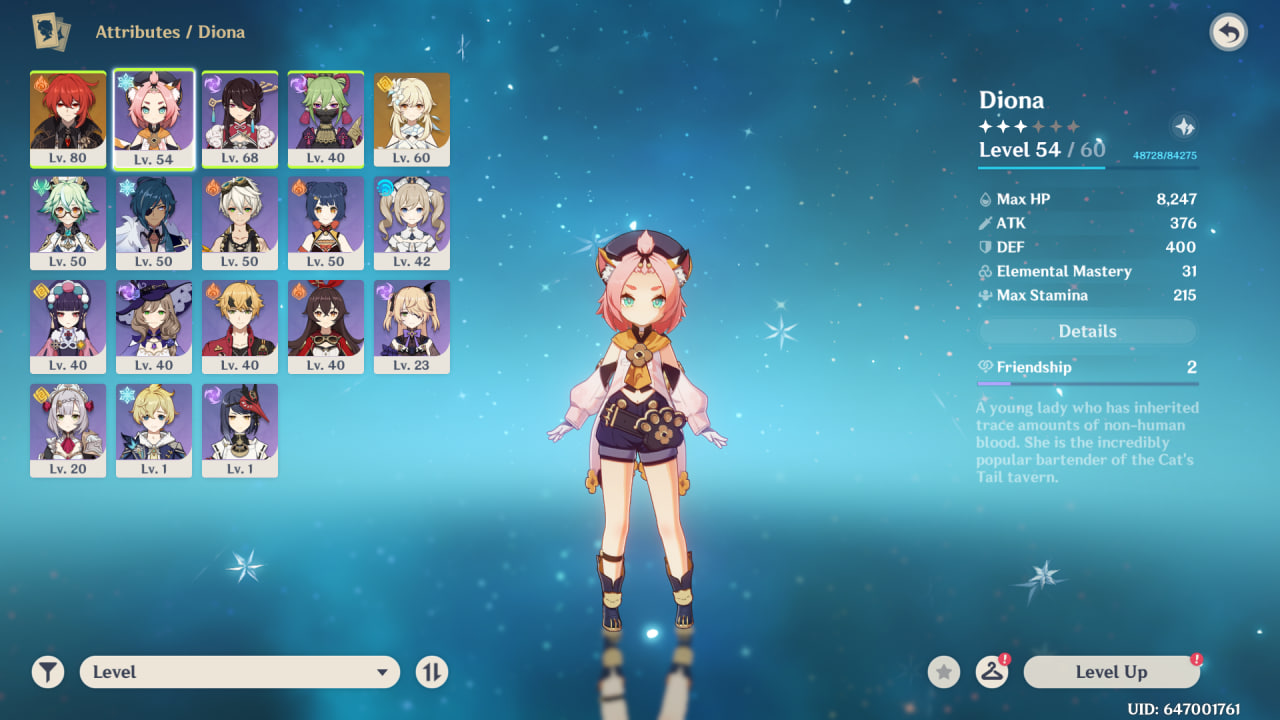
Task: Open the Level sort dropdown
Action: click(240, 672)
